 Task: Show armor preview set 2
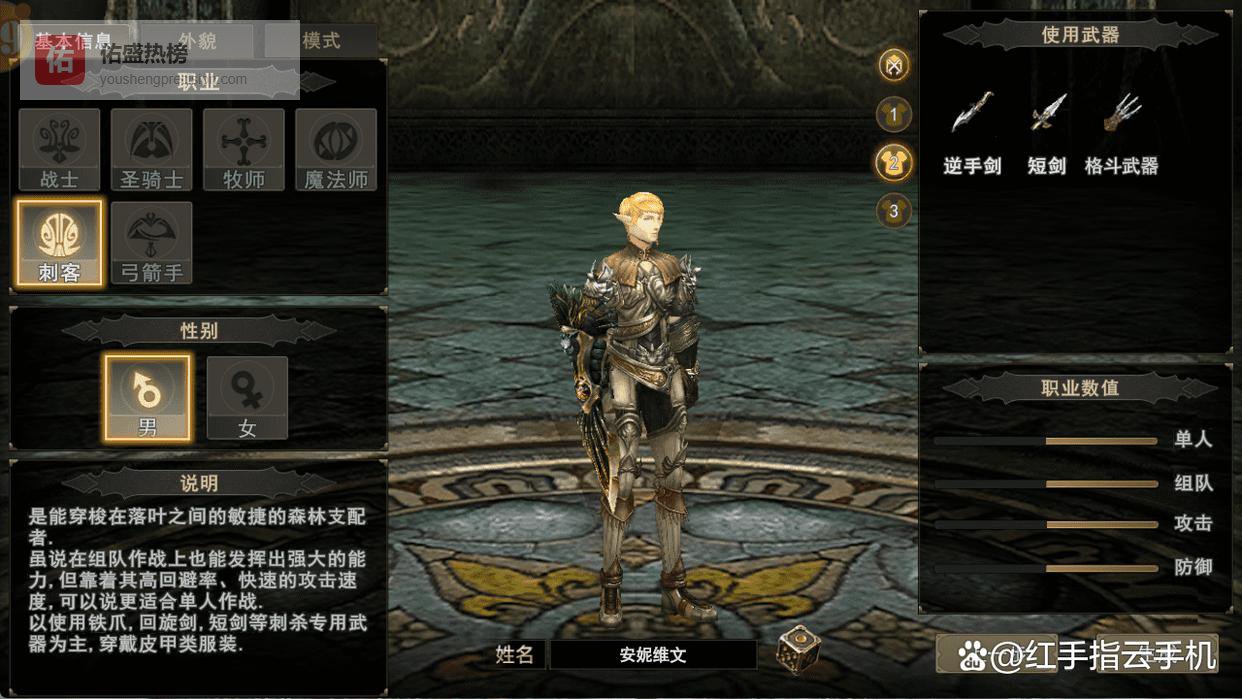tap(893, 163)
